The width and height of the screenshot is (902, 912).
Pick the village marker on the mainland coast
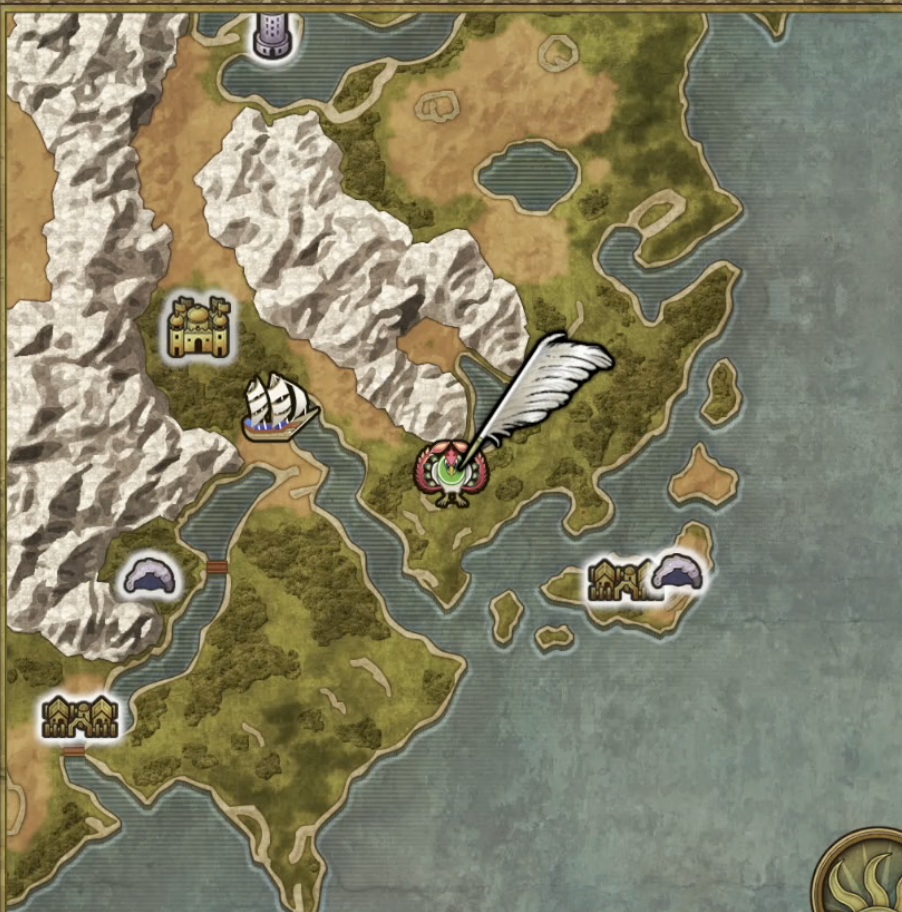pos(79,716)
